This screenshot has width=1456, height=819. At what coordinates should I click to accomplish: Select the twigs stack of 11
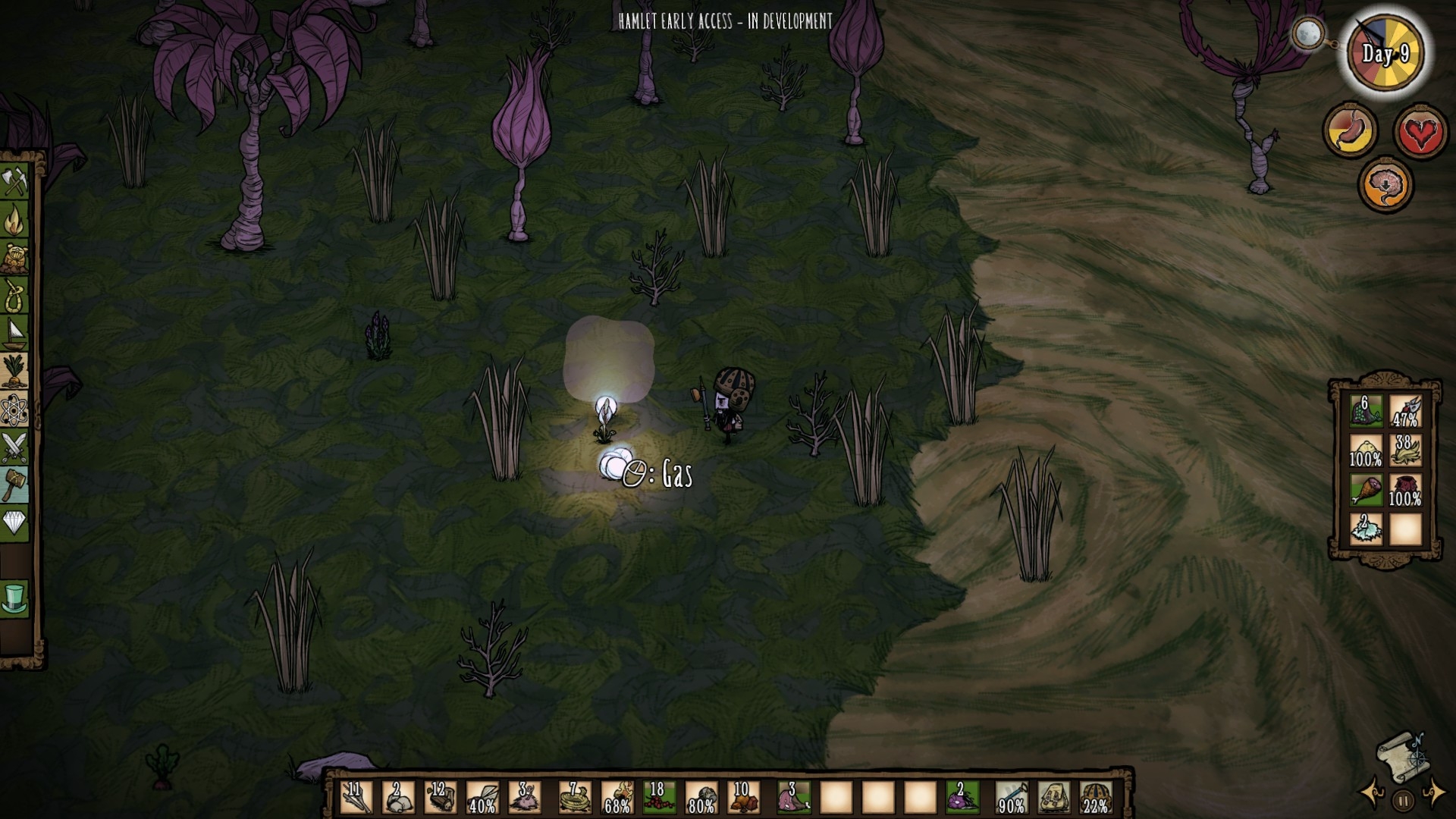(x=356, y=798)
